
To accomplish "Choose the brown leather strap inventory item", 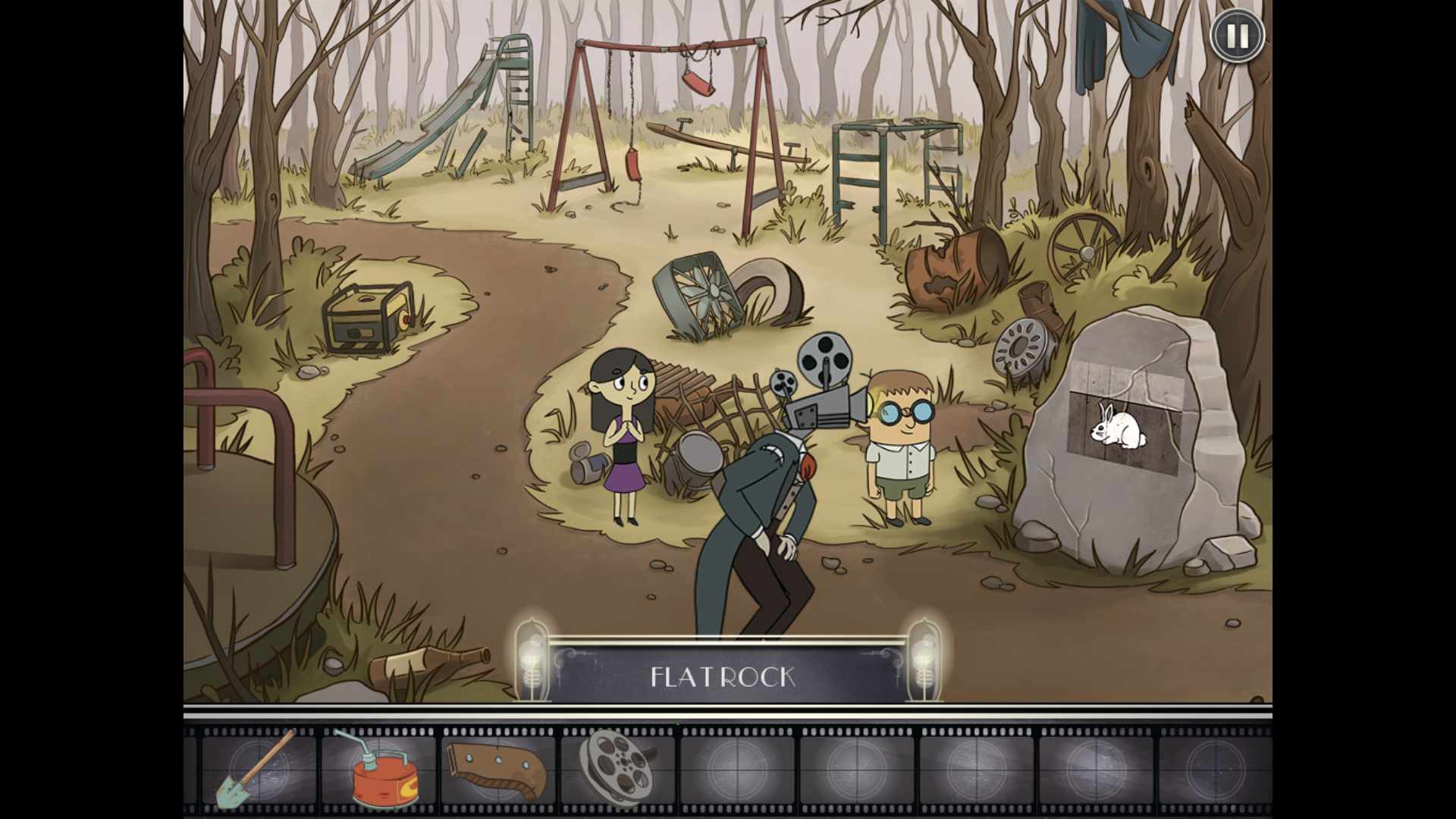I will coord(497,770).
